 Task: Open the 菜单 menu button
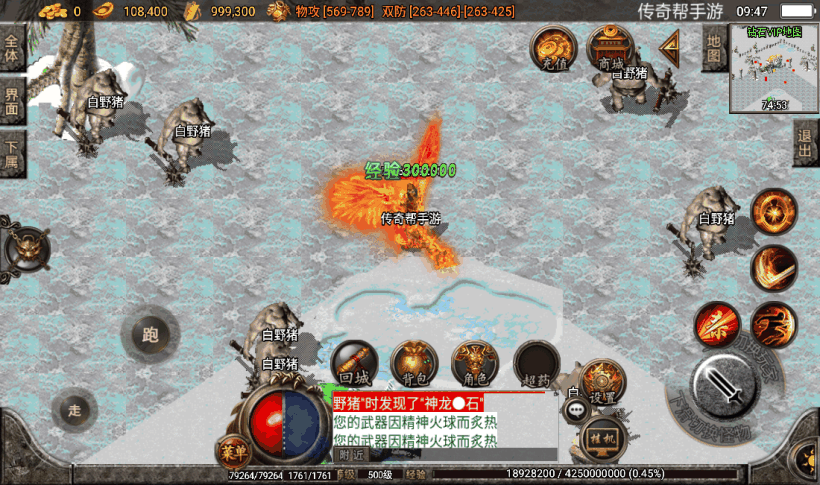click(x=232, y=452)
